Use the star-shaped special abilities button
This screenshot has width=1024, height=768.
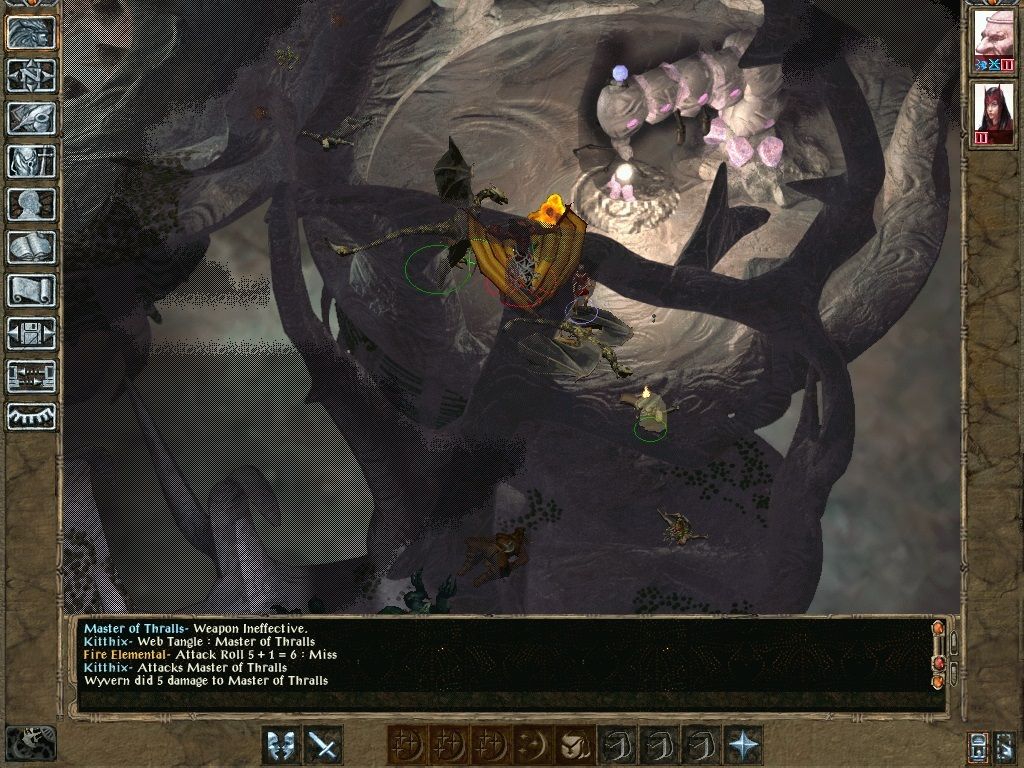tap(743, 745)
